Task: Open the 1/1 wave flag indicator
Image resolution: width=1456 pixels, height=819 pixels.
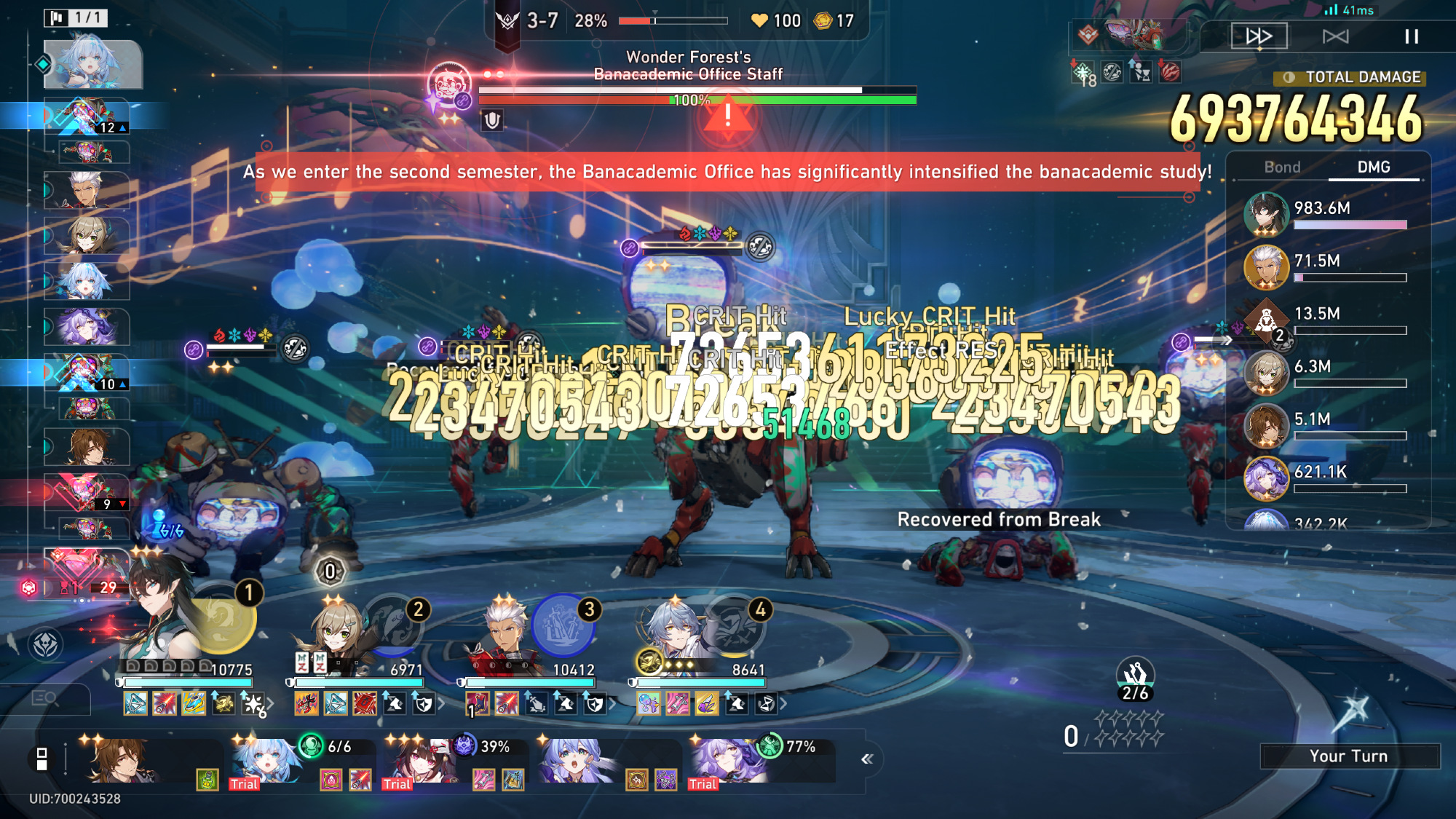Action: pos(76,17)
